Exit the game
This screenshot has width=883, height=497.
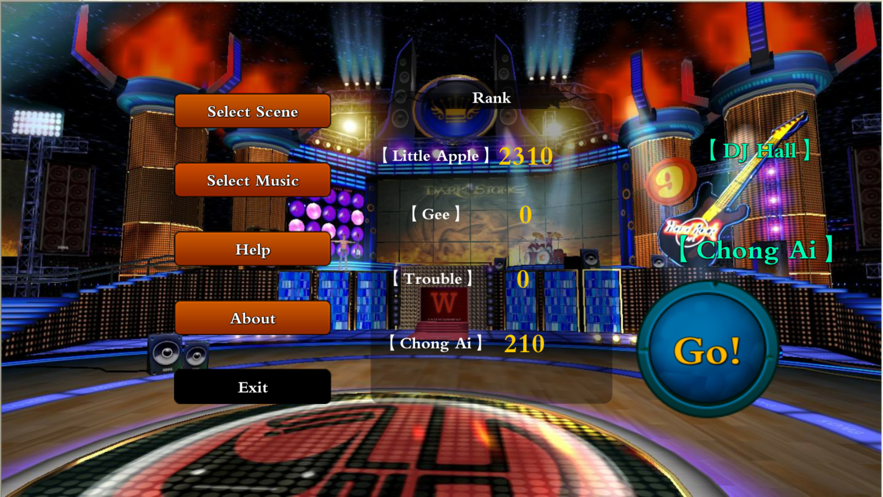click(252, 388)
